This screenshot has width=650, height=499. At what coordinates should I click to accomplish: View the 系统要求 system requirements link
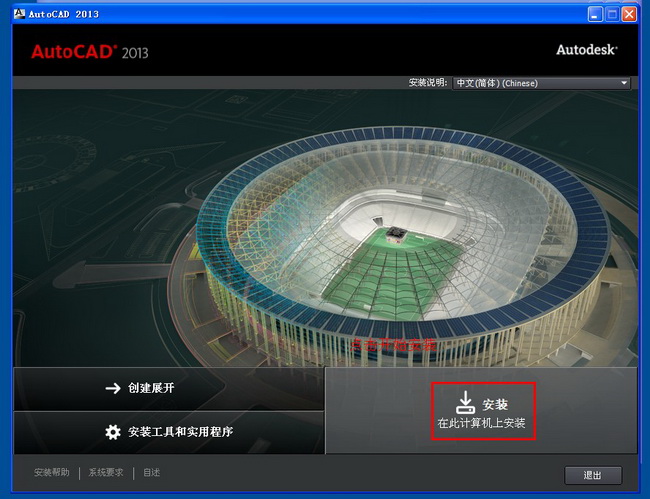(106, 473)
